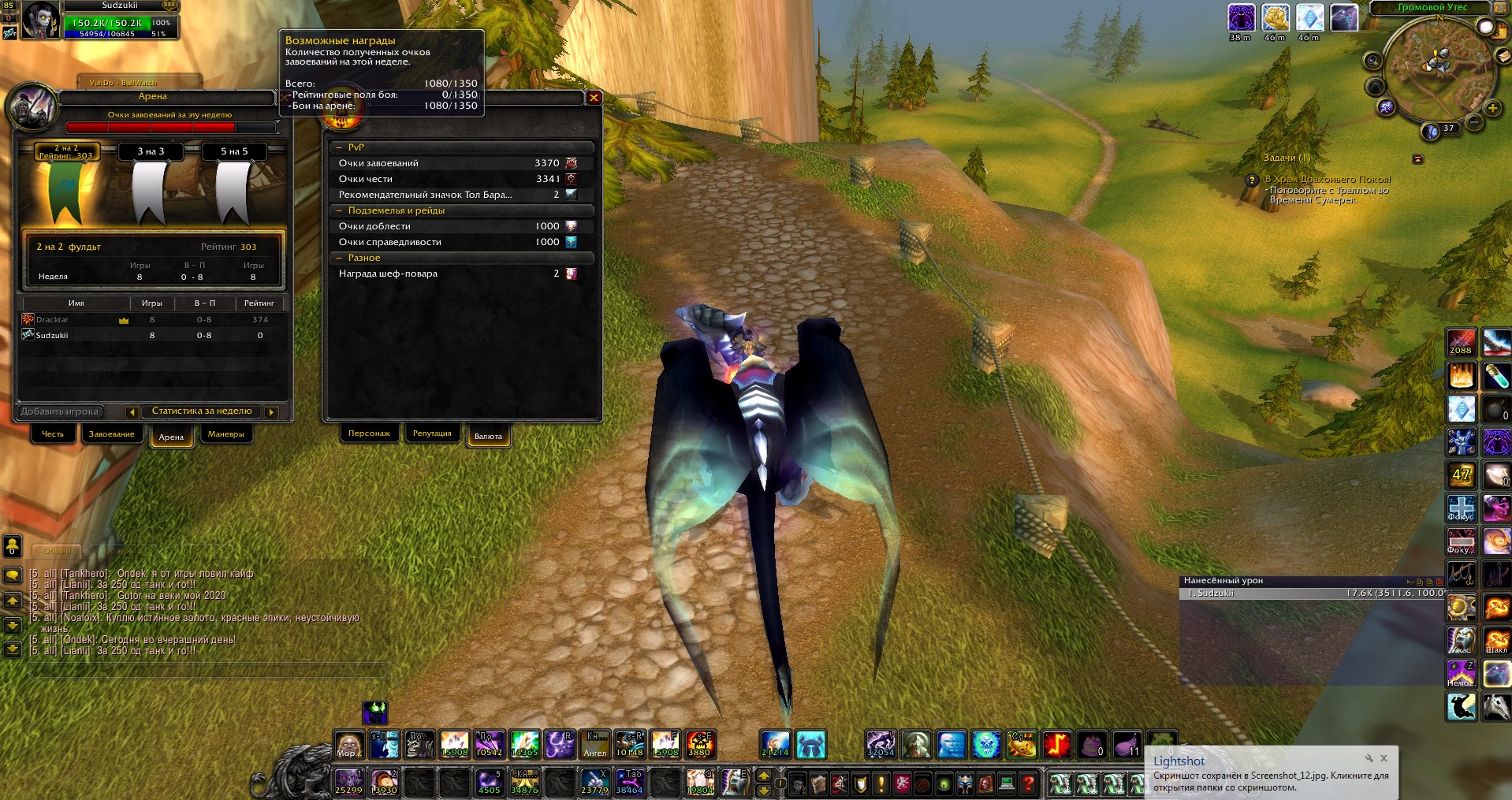The width and height of the screenshot is (1512, 800).
Task: Open the Репутация tab
Action: [432, 433]
